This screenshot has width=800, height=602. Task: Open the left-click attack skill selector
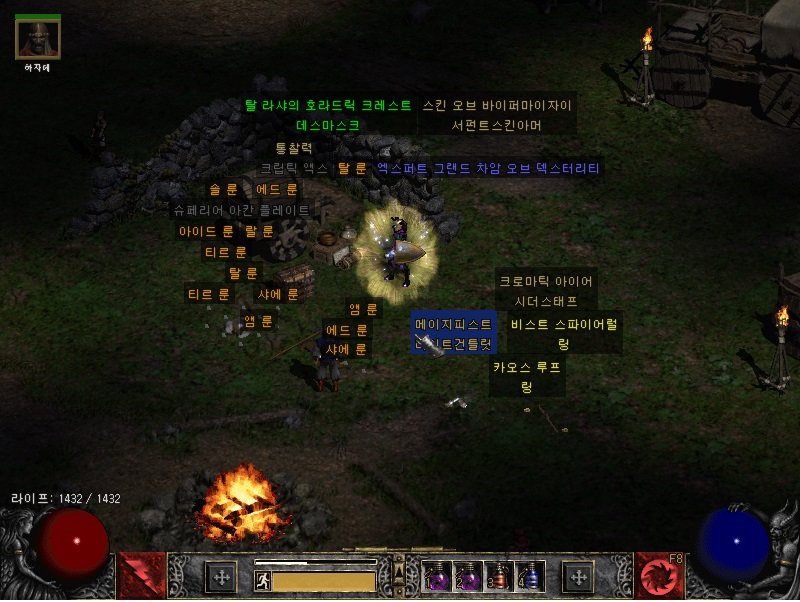[x=142, y=576]
